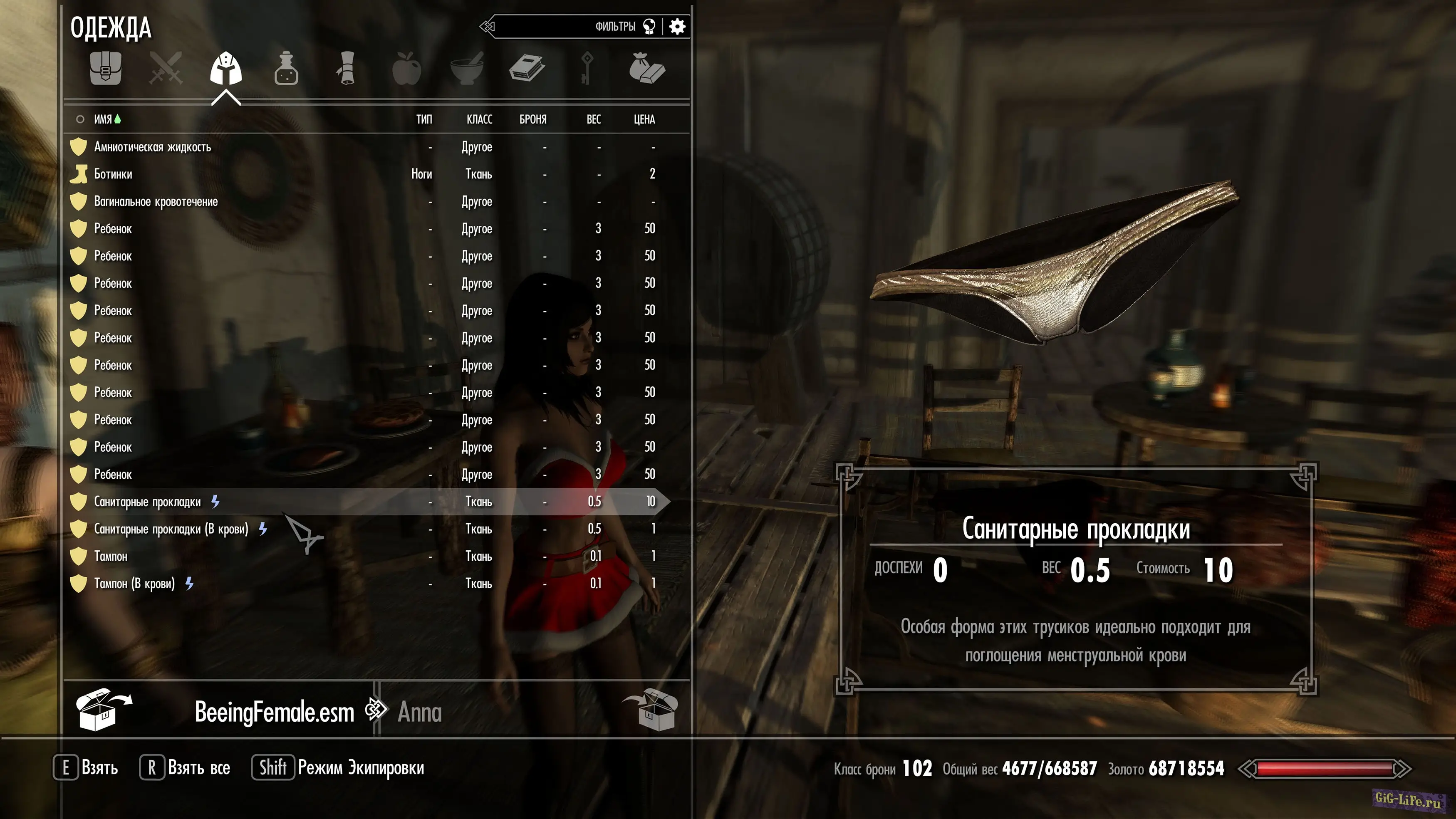
Task: Show the books category tab
Action: 527,69
